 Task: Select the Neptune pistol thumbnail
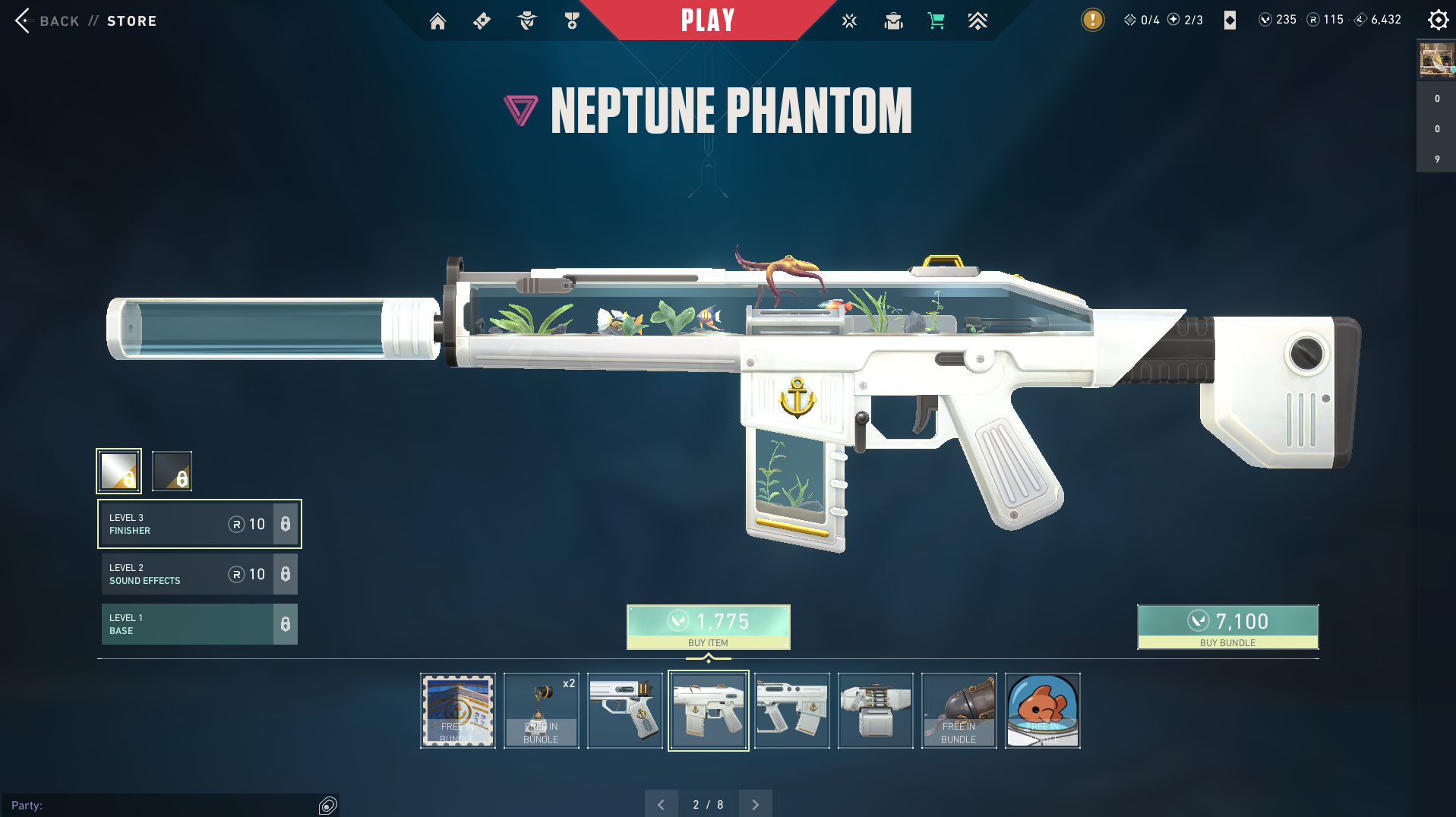[625, 711]
